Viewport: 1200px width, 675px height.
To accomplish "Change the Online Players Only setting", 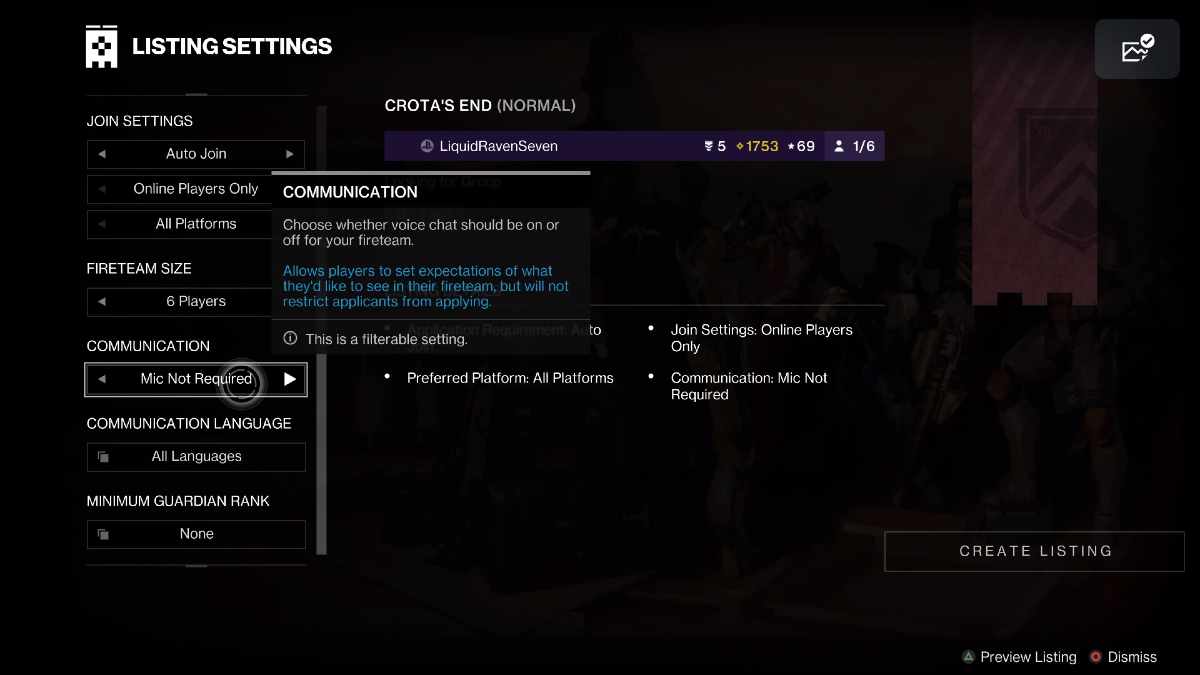I will click(x=196, y=189).
